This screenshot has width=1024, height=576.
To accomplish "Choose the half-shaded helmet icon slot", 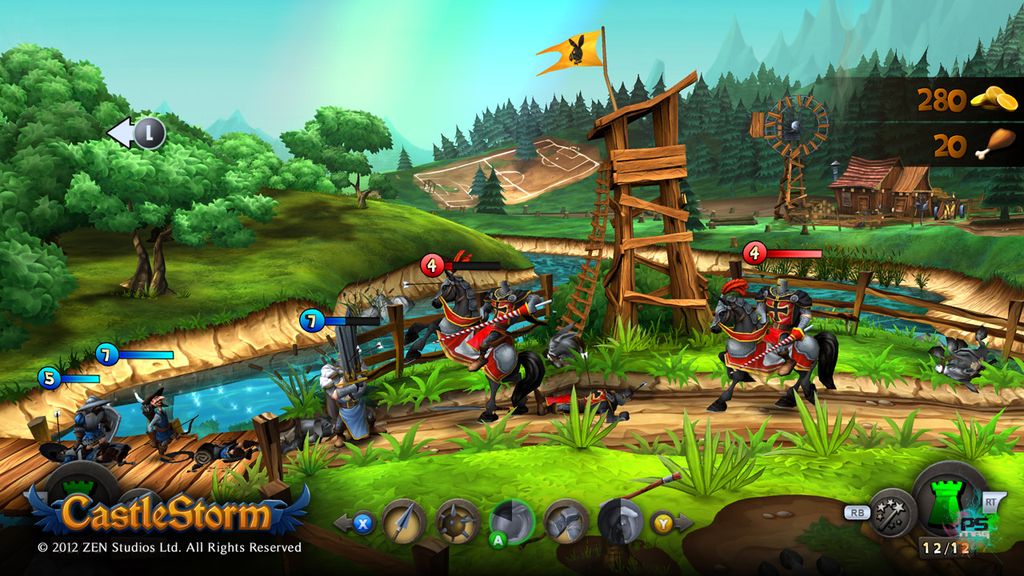I will pos(620,519).
